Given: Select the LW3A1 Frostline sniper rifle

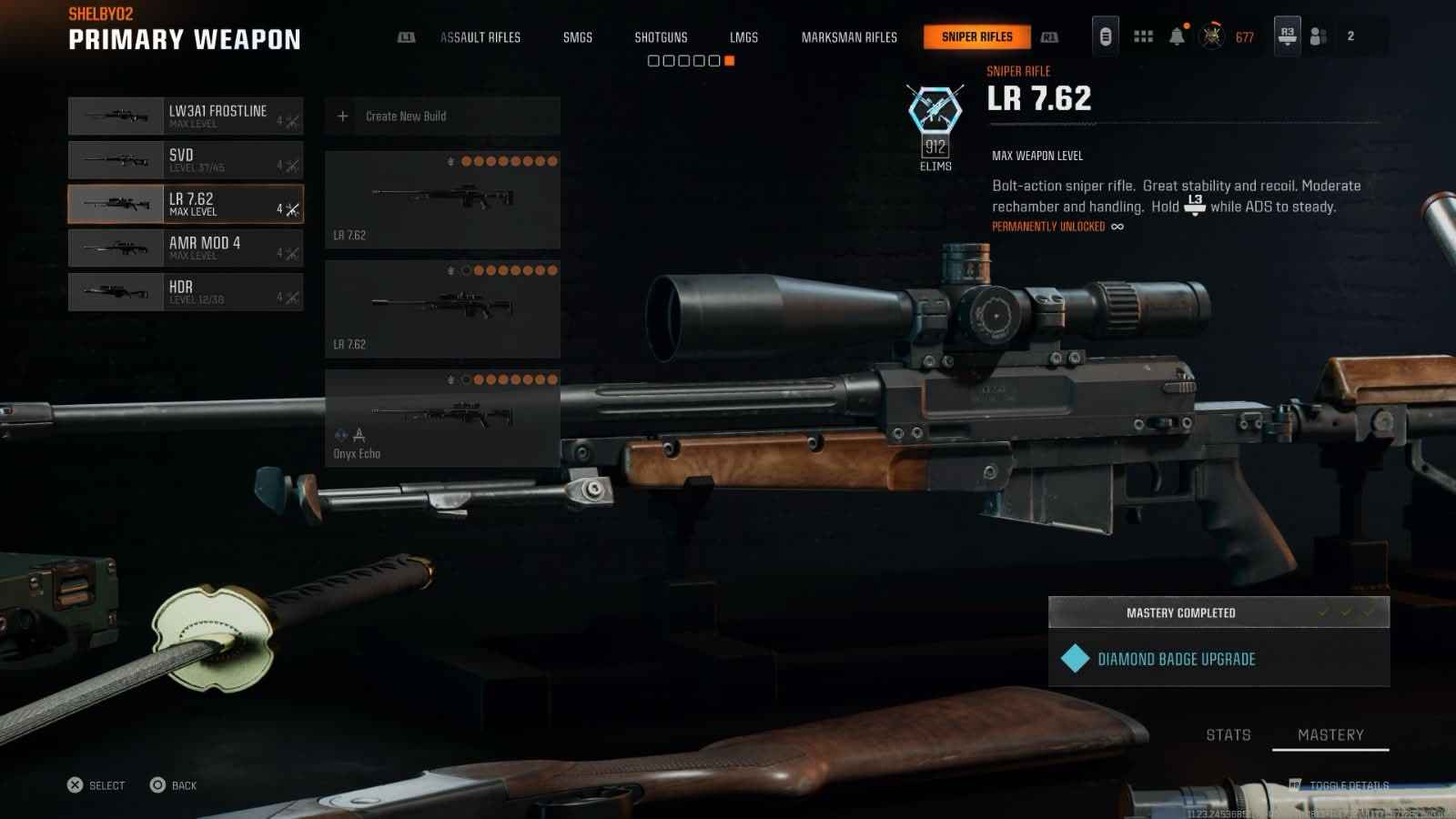Looking at the screenshot, I should (186, 116).
